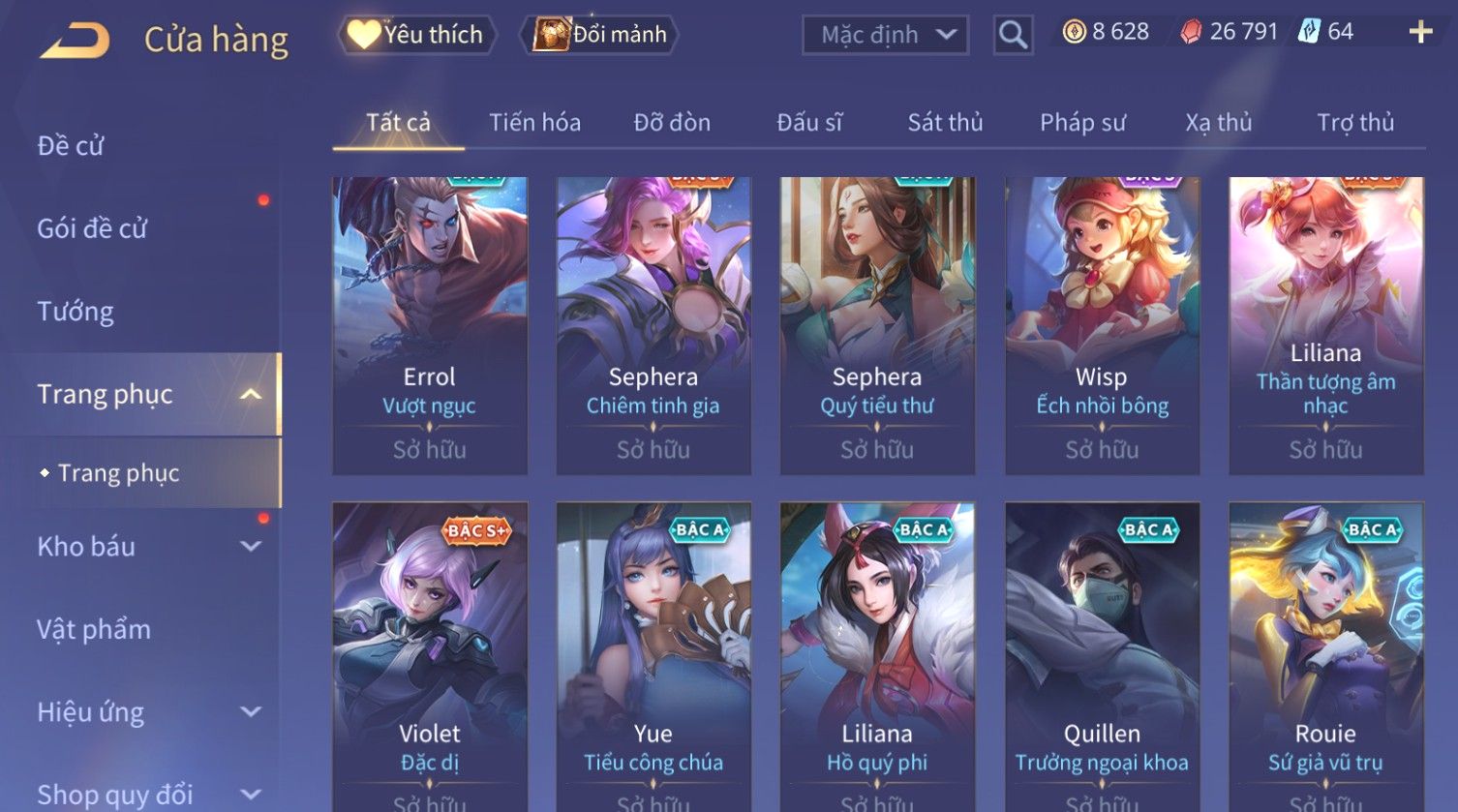Open the Vật phẩm section

tap(94, 630)
